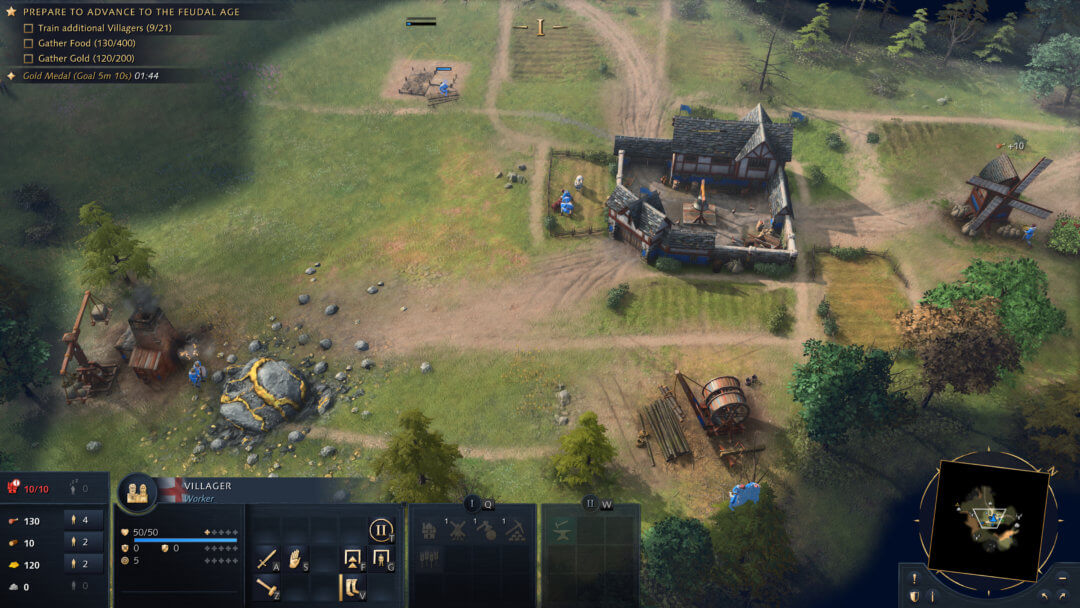
Task: Click the exclamation mark minimap button
Action: pos(913,578)
